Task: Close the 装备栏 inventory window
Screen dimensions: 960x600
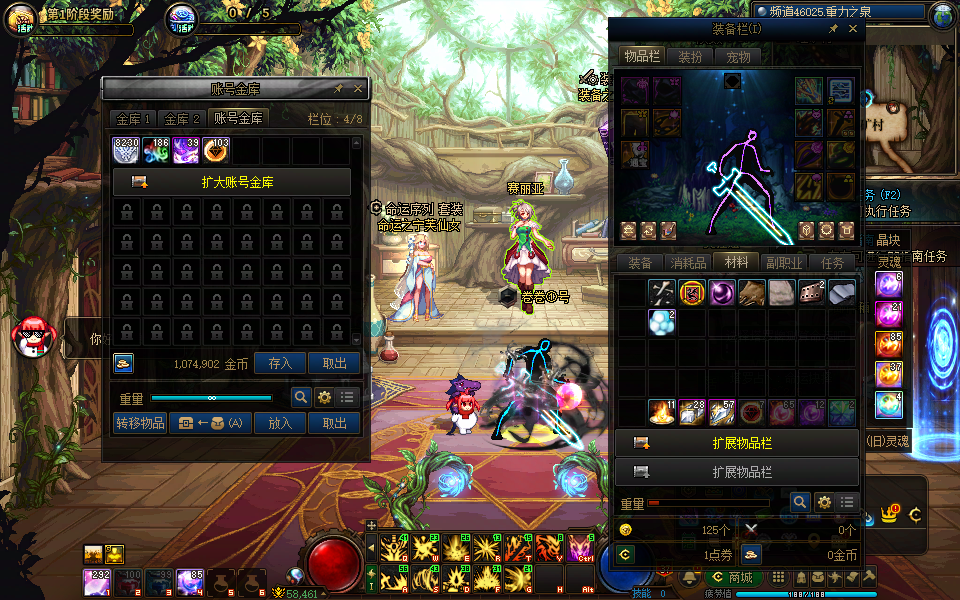Action: click(x=853, y=30)
